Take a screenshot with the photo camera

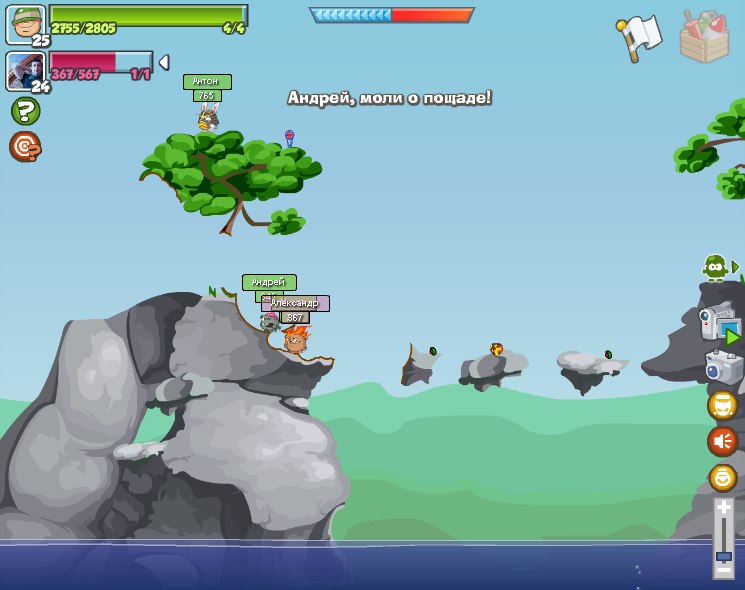point(723,366)
